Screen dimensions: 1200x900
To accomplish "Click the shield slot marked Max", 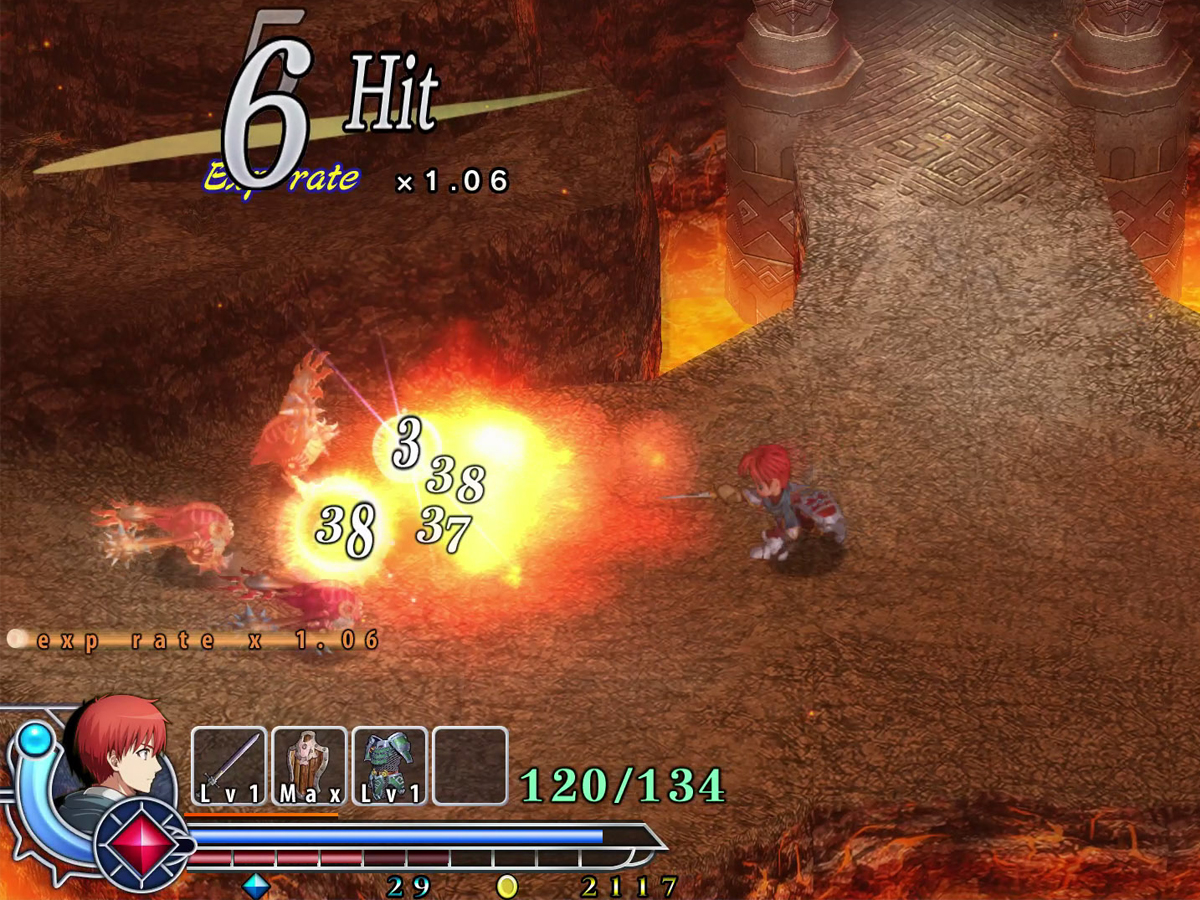I will click(309, 766).
